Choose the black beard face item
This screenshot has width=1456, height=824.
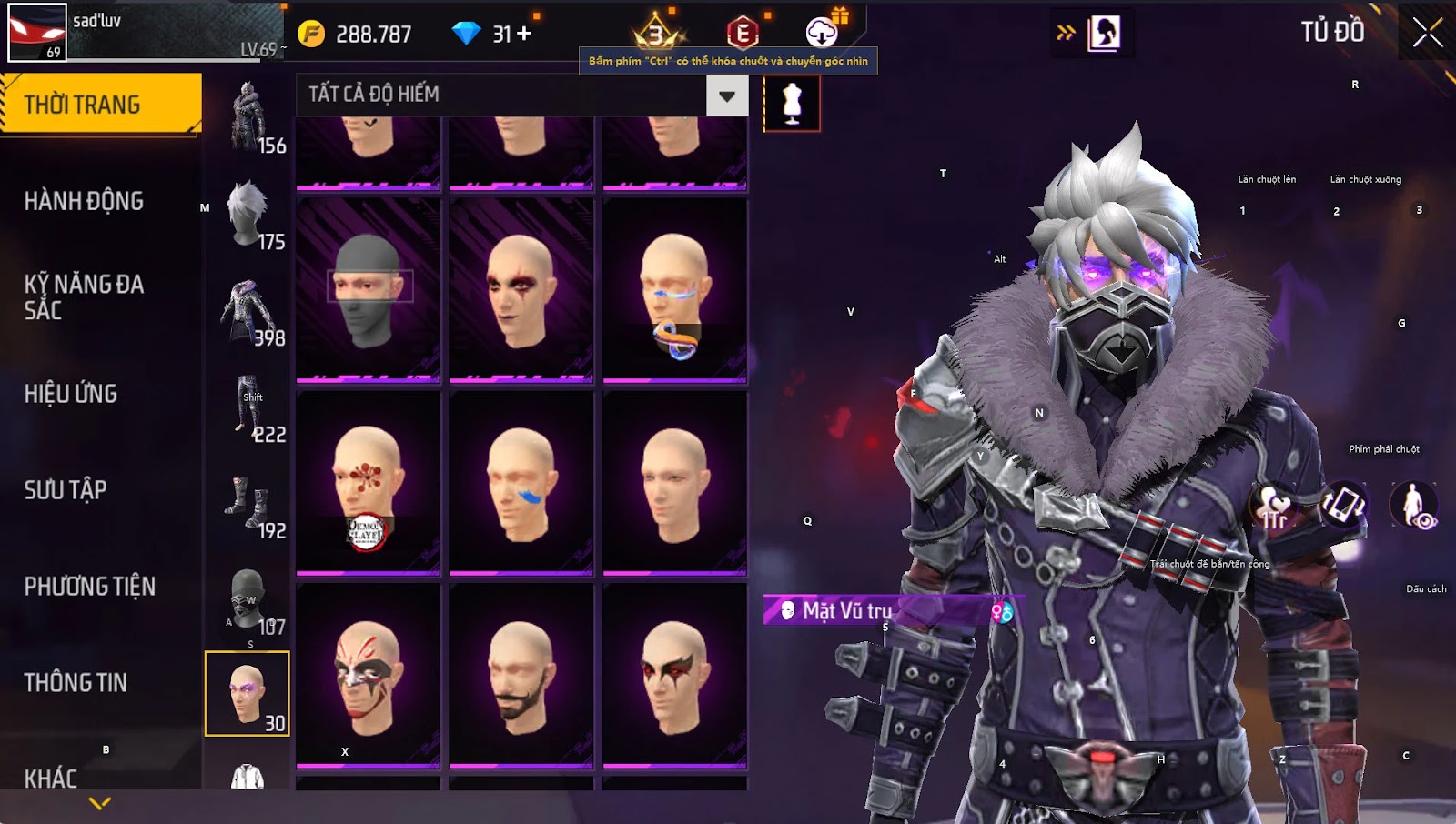(x=521, y=676)
